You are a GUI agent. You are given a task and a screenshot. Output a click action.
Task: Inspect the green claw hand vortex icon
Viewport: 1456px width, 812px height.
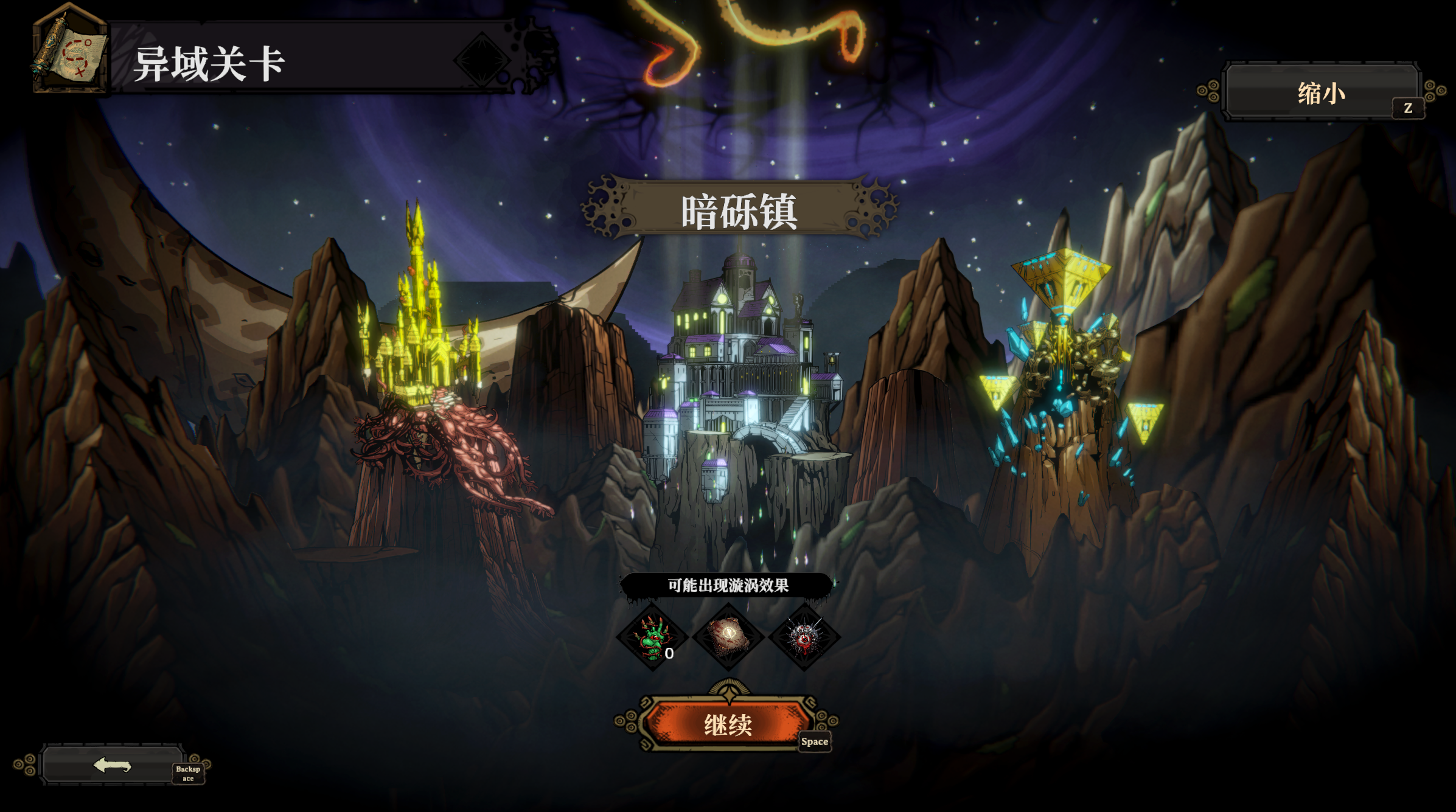pos(652,637)
